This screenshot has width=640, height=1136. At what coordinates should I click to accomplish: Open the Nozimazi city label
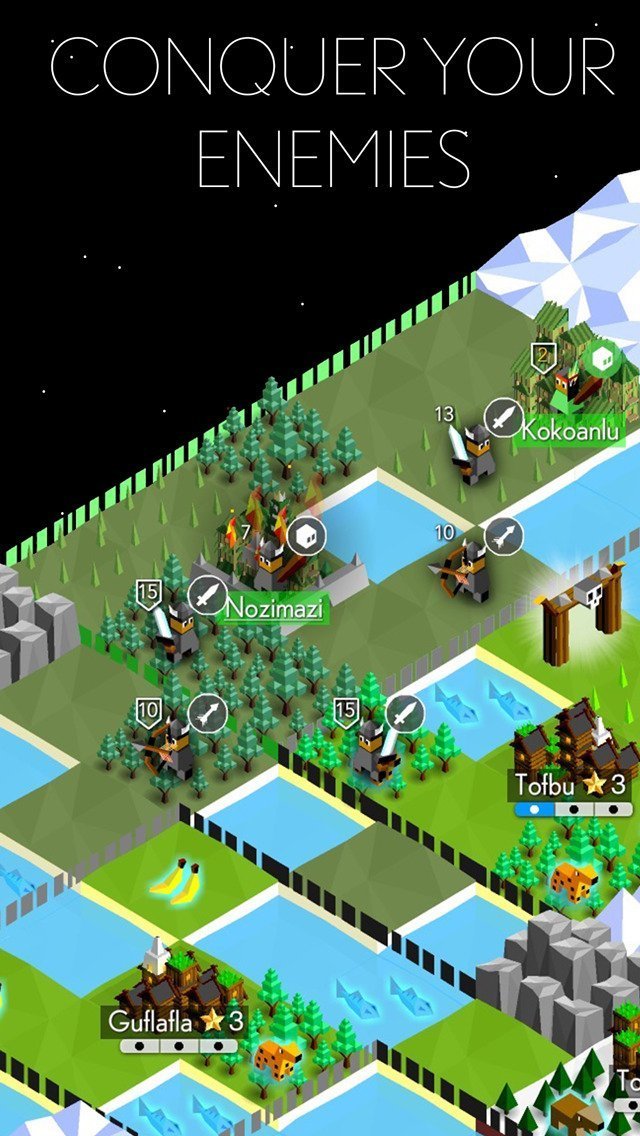click(x=274, y=607)
